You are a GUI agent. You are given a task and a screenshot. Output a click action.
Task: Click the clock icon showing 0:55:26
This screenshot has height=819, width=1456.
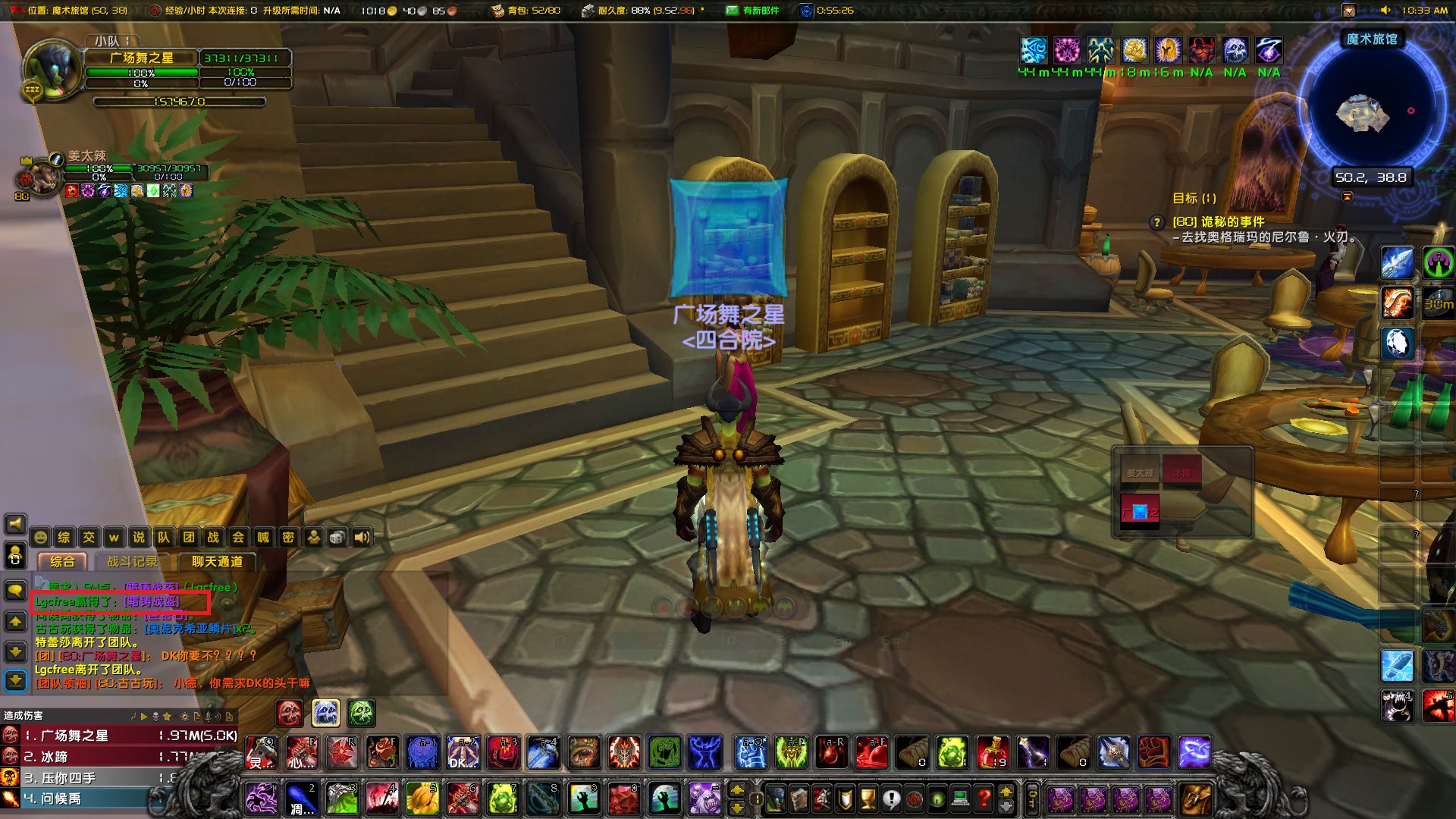tap(805, 11)
